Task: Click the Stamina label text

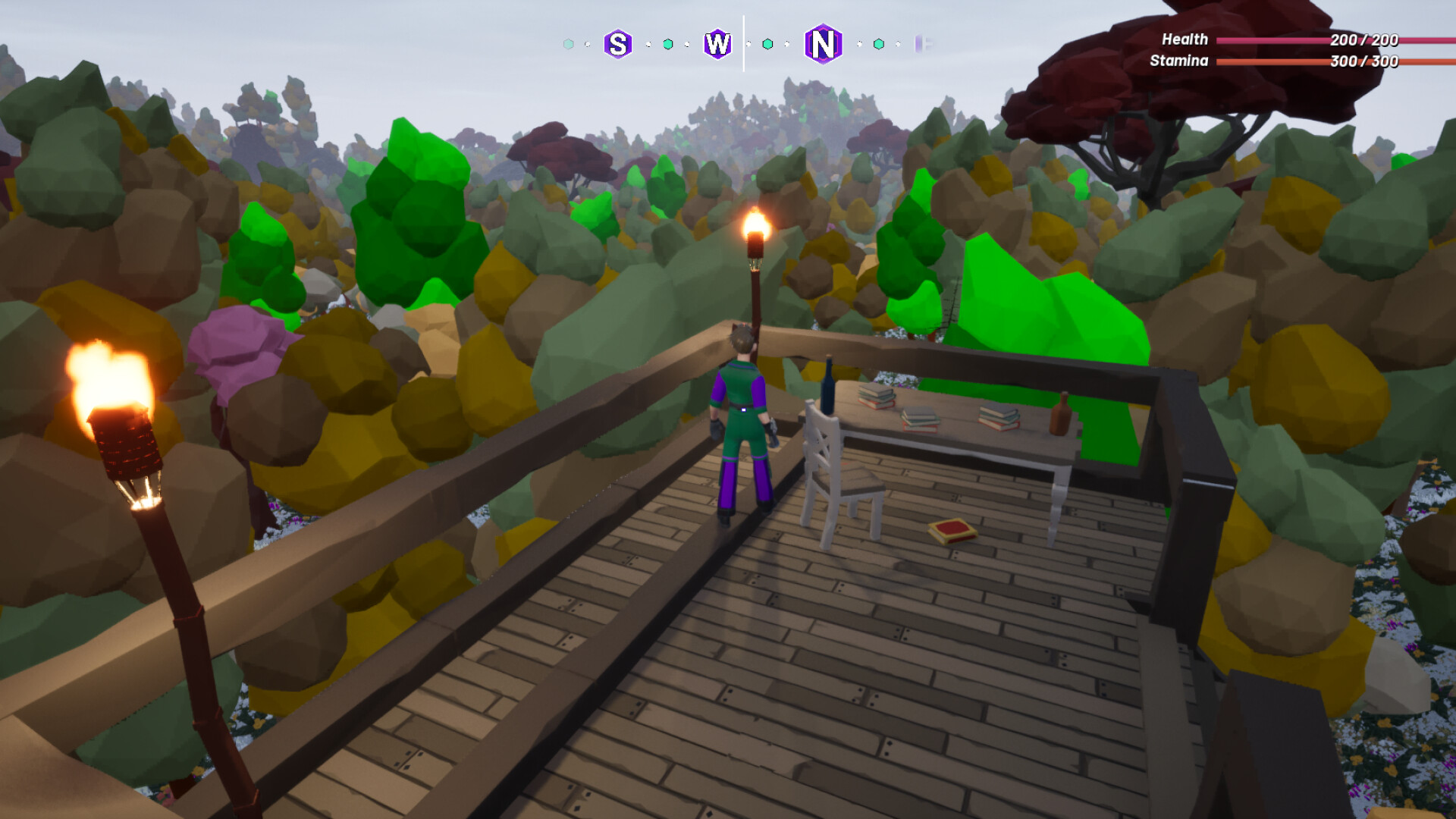Action: coord(1178,62)
